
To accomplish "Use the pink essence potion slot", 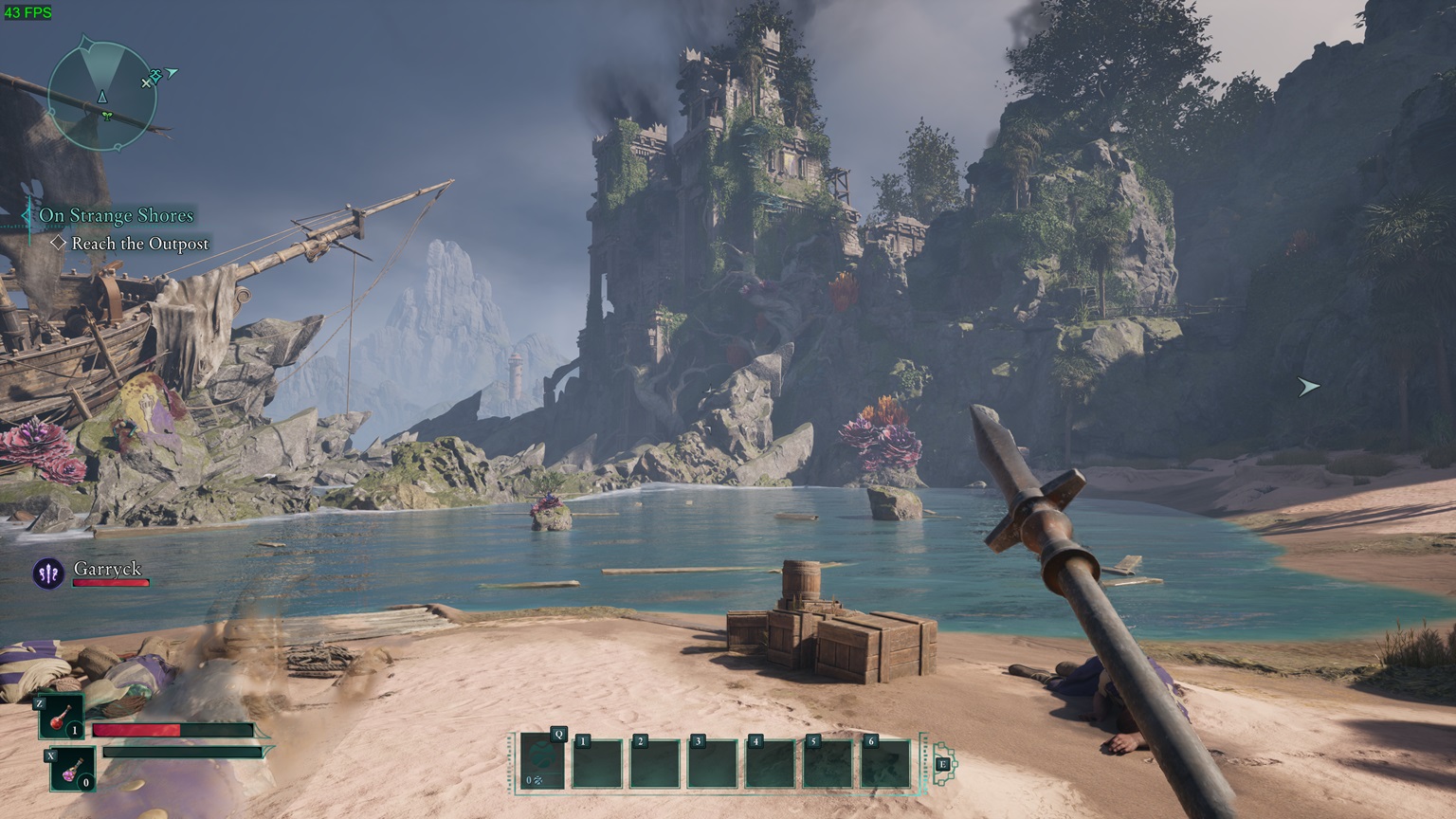I will tap(72, 770).
